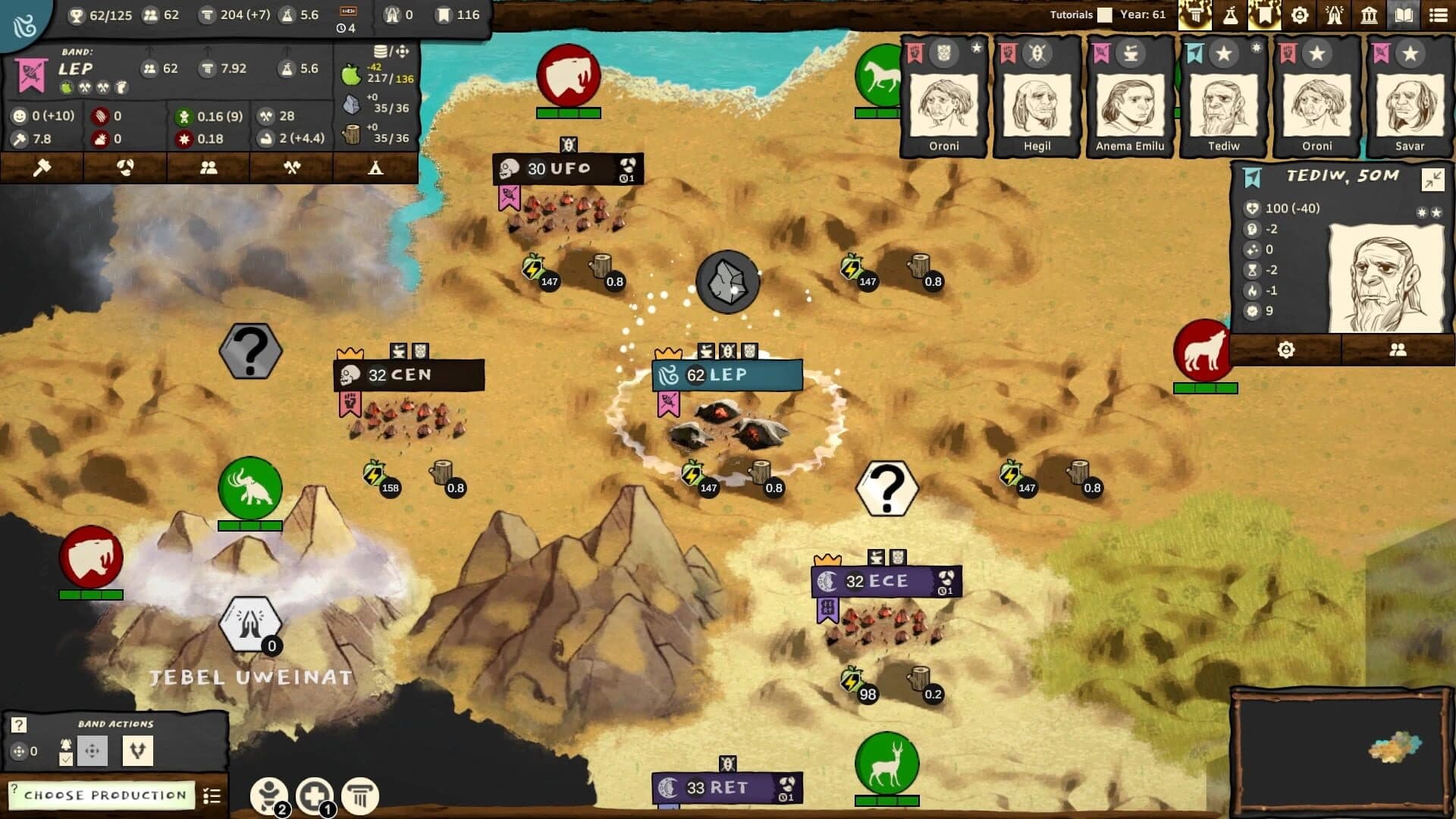This screenshot has height=819, width=1456.
Task: Toggle the highlighted move mode in Band Actions
Action: [93, 752]
